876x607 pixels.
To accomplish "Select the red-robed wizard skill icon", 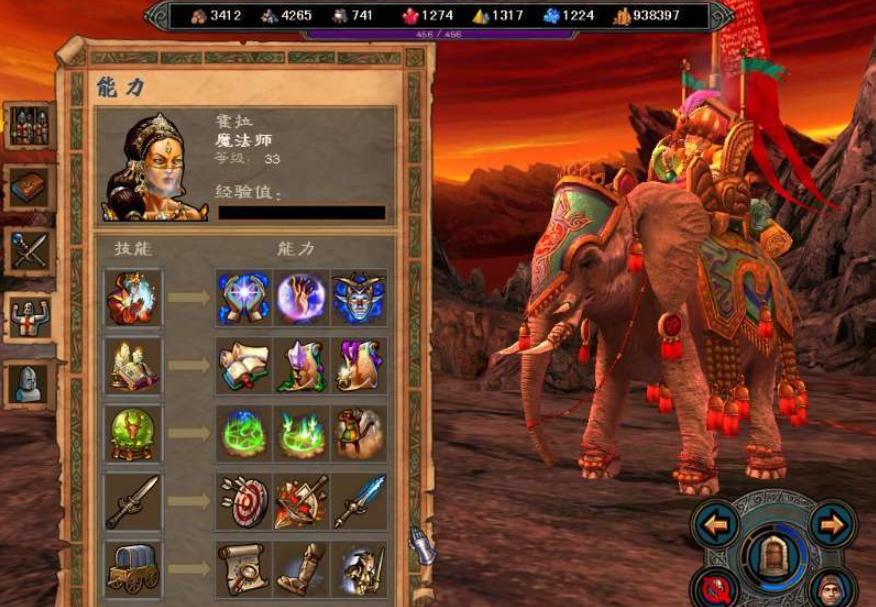I will [x=134, y=298].
